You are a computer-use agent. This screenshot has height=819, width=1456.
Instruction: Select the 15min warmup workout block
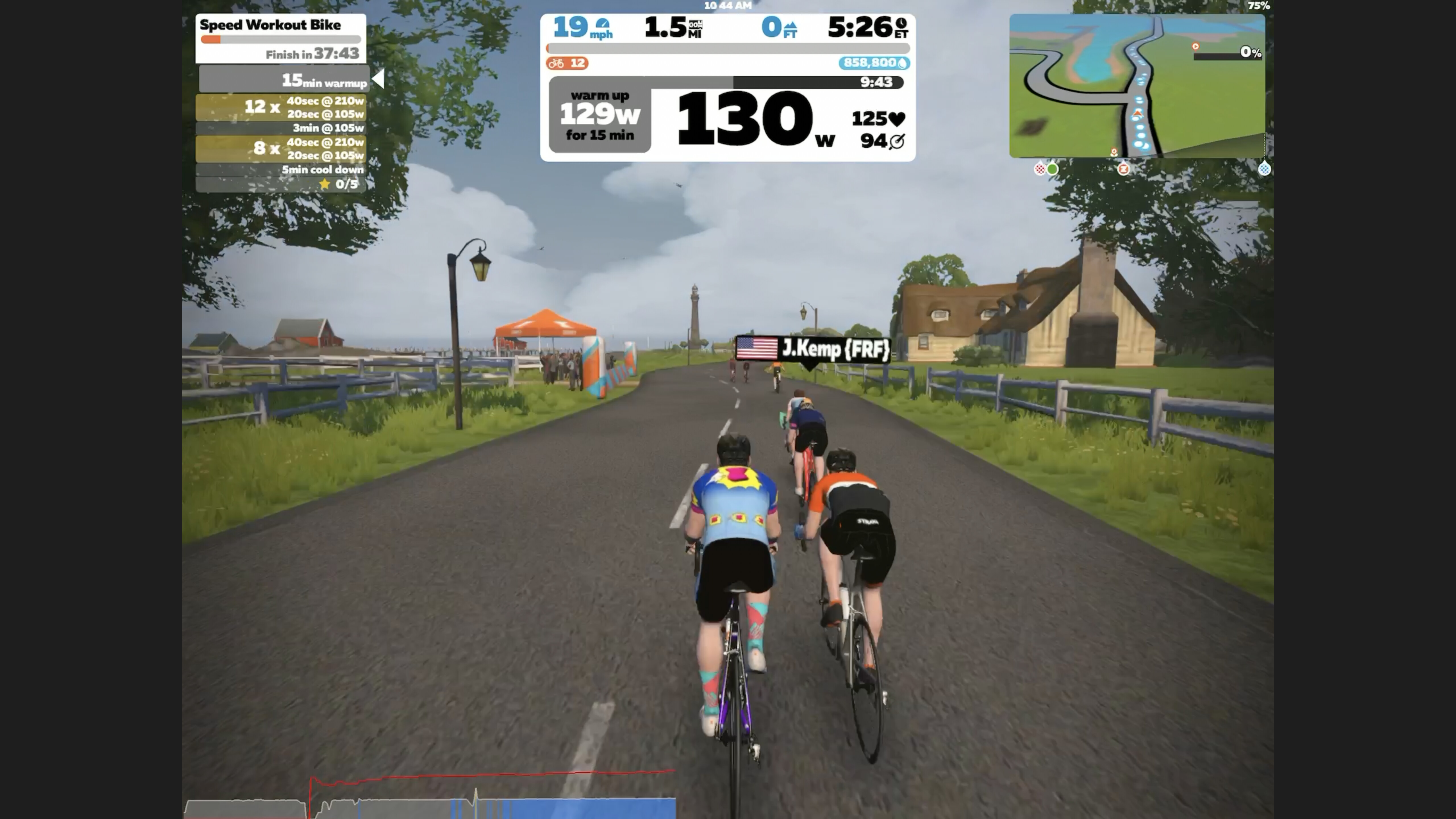284,80
